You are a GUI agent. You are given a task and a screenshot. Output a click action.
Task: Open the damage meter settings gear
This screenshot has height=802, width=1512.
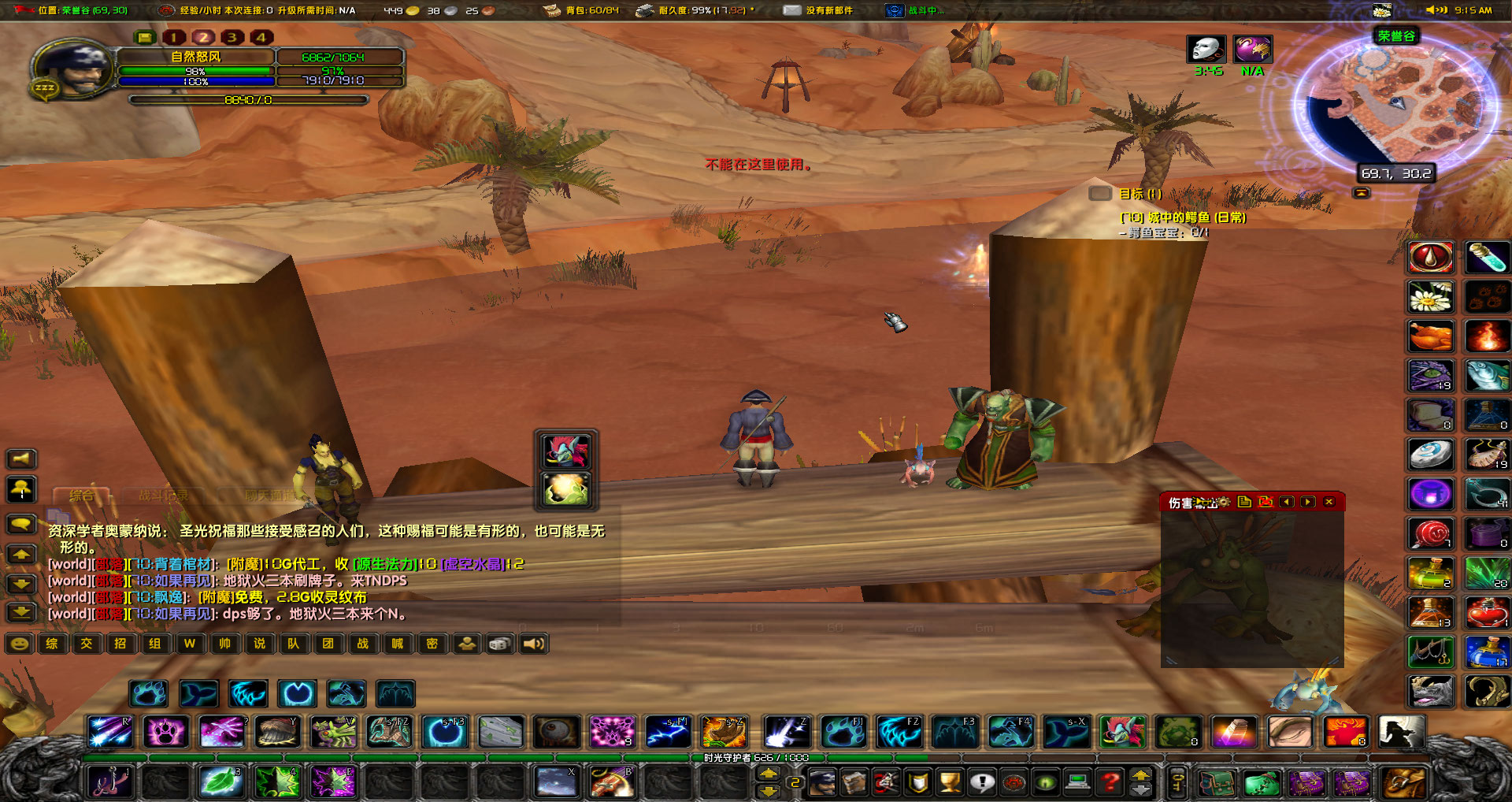coord(1223,502)
